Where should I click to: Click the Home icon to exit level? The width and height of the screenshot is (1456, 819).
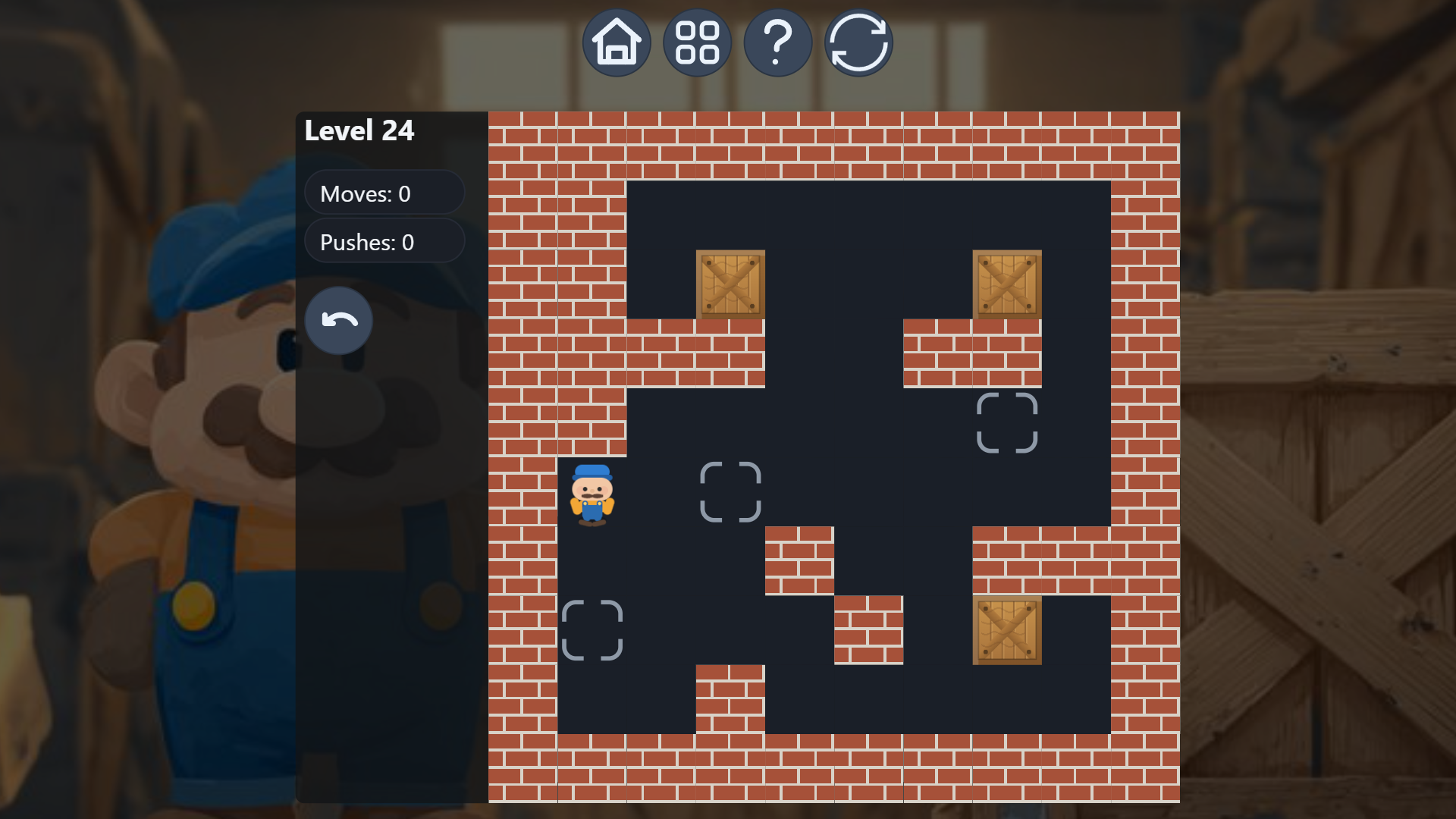[x=617, y=42]
